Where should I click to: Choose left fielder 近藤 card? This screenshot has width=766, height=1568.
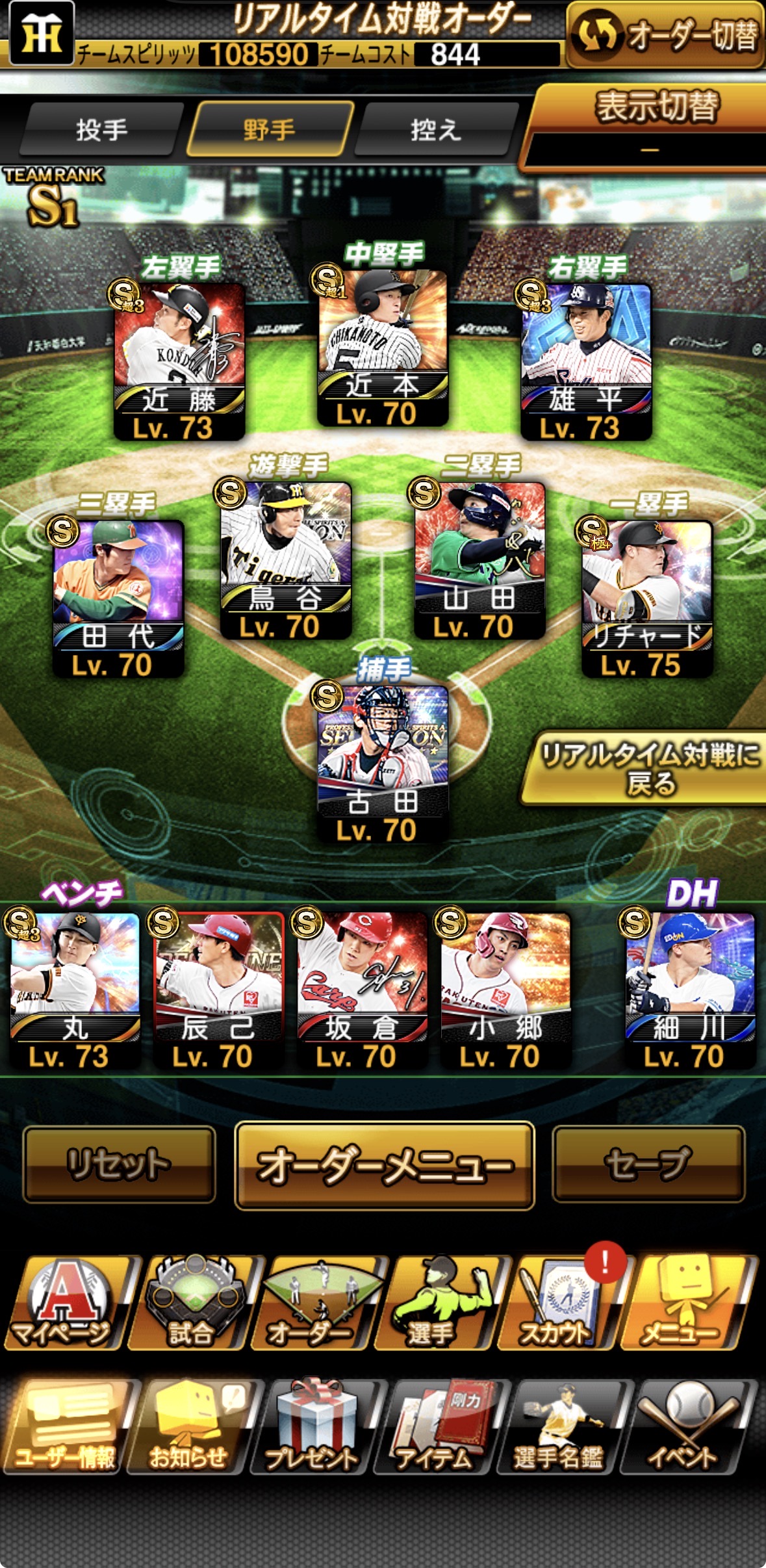(x=179, y=361)
